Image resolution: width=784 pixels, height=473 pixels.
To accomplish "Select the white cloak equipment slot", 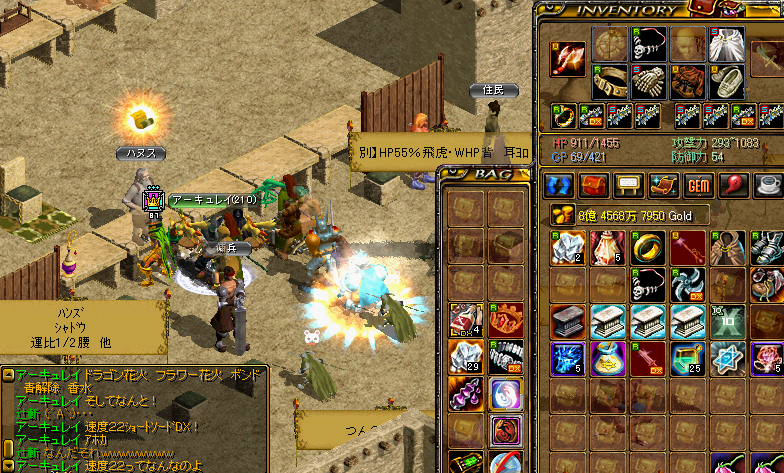I will [727, 44].
